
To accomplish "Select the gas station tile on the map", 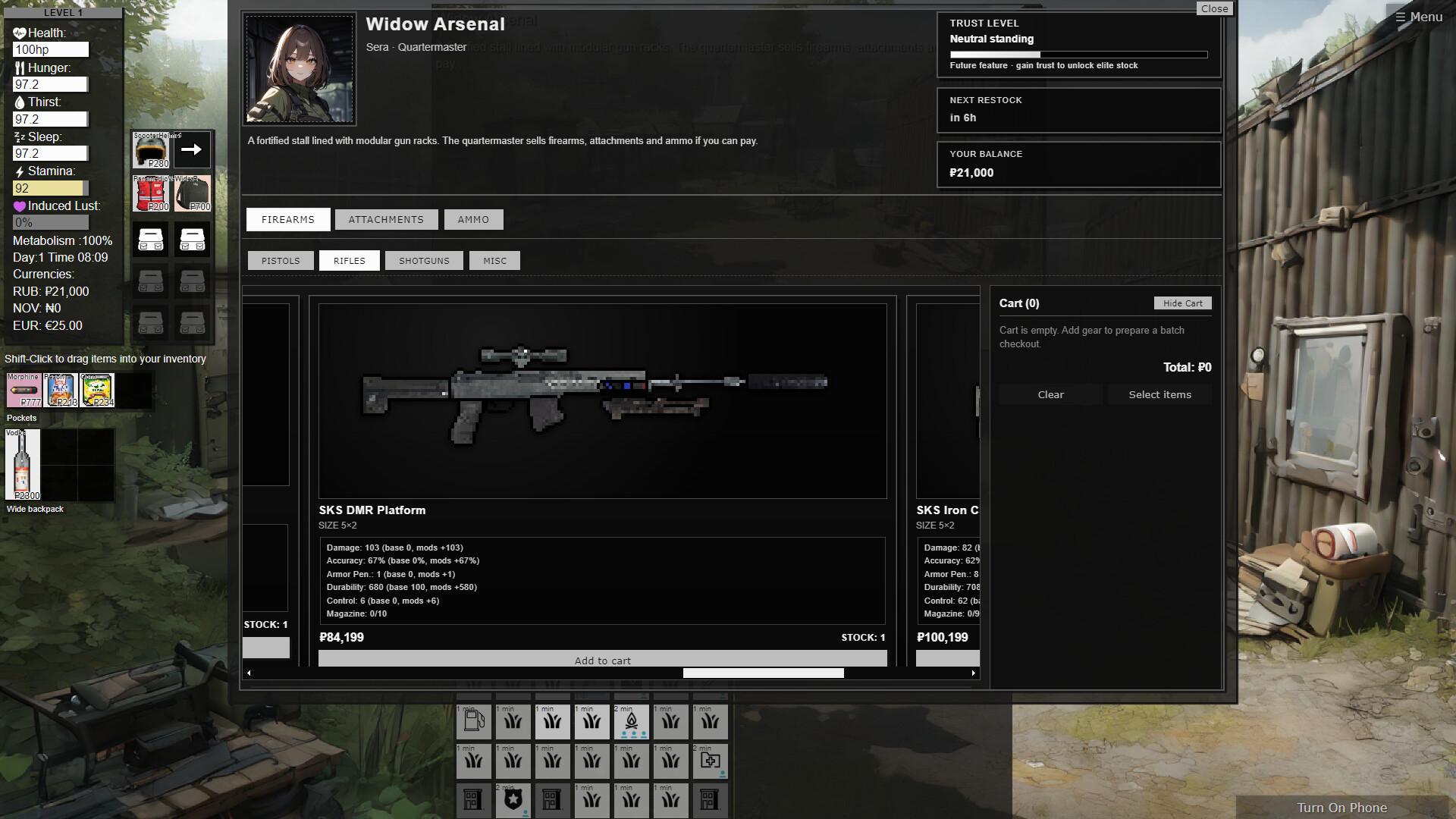I will [473, 721].
